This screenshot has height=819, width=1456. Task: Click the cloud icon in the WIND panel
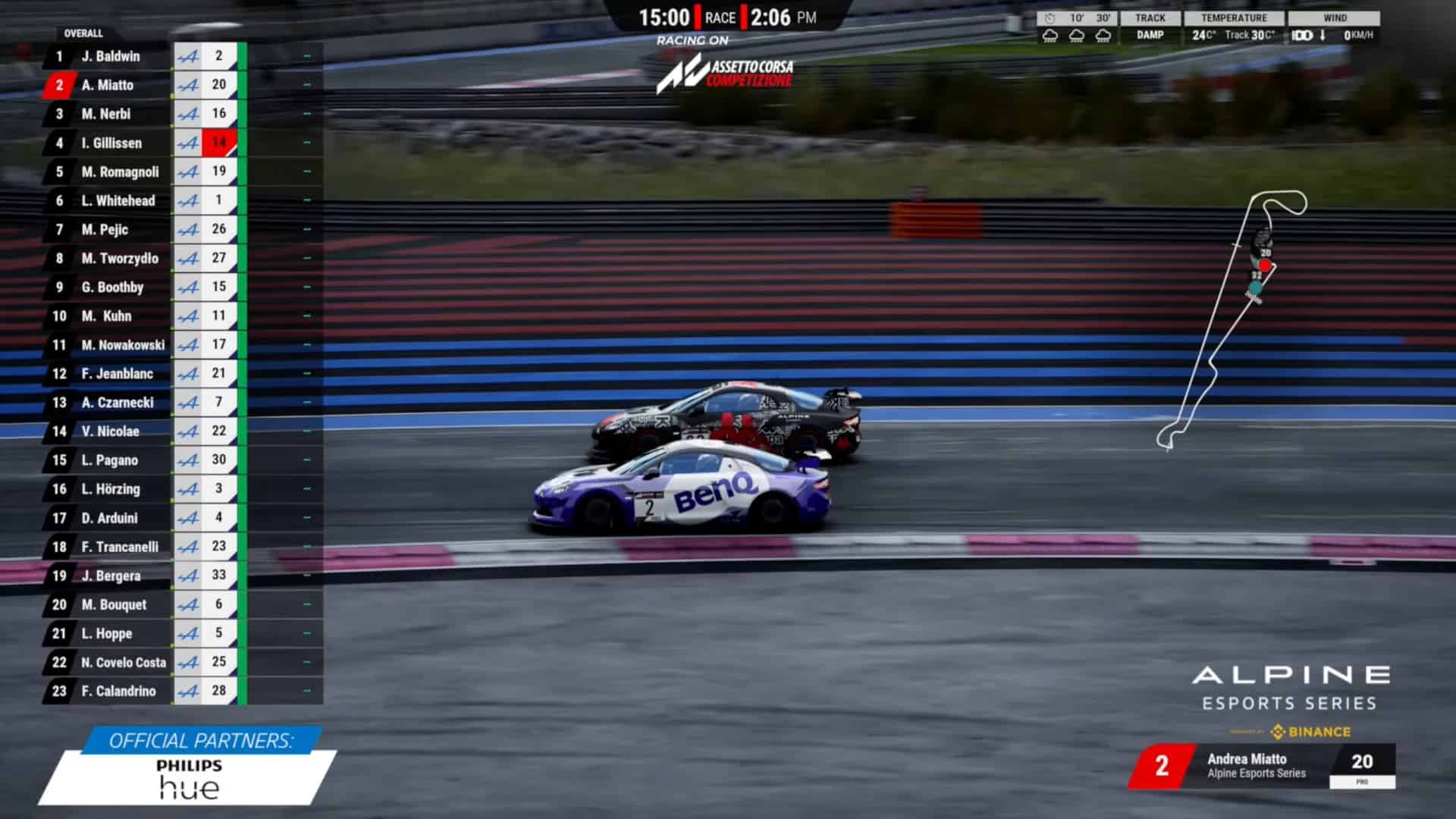coord(1301,33)
